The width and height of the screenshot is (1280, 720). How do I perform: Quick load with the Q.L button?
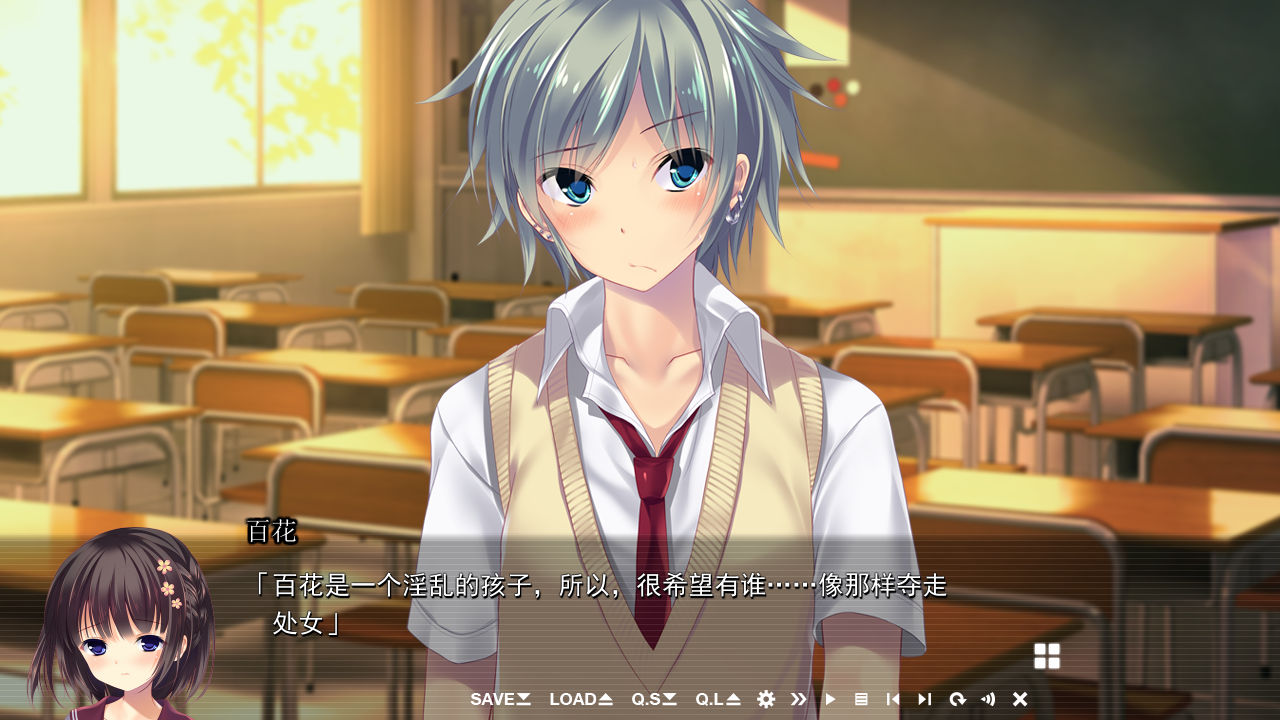(x=717, y=699)
